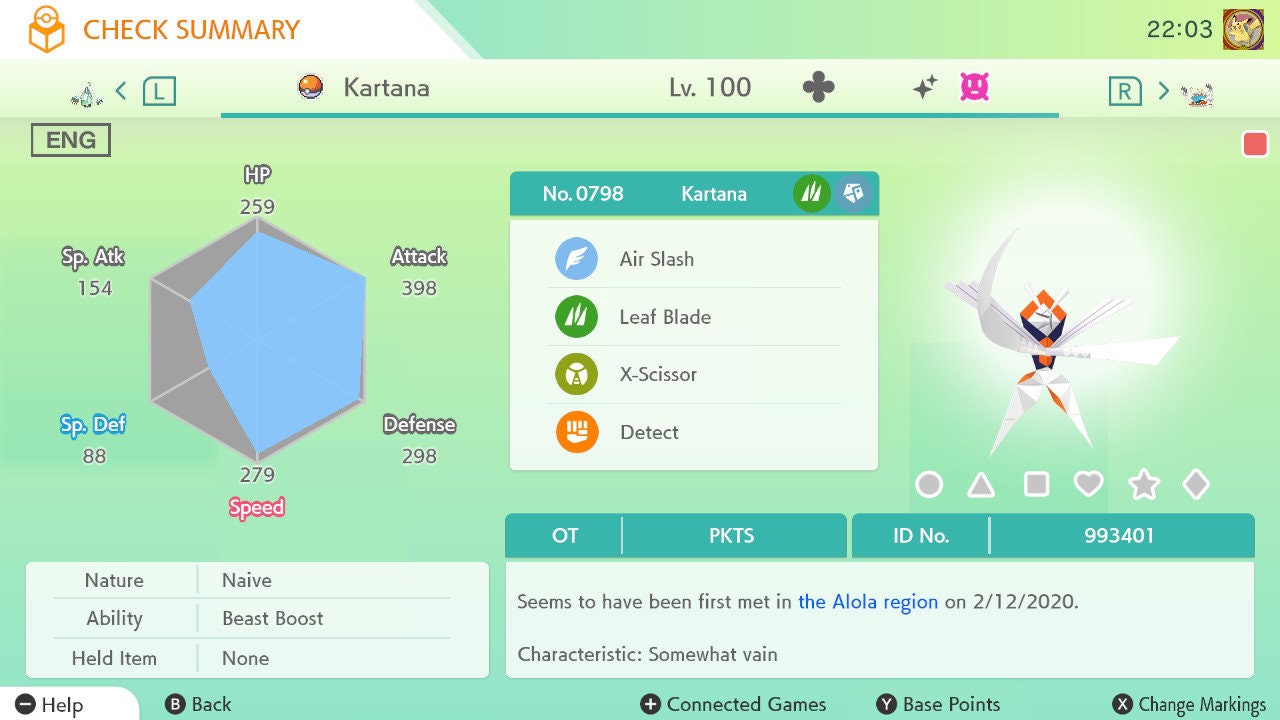The image size is (1280, 720).
Task: Go Back from the summary
Action: click(198, 705)
